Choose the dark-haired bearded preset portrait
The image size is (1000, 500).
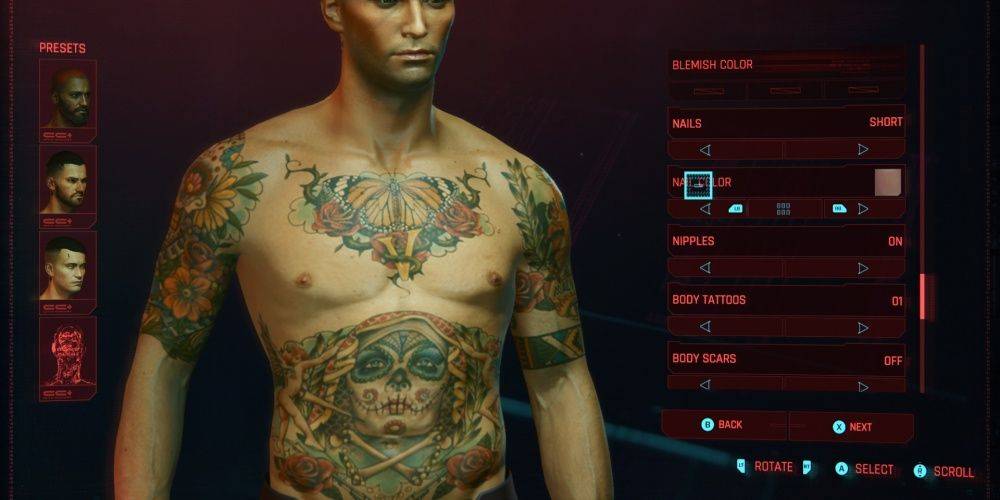coord(68,180)
